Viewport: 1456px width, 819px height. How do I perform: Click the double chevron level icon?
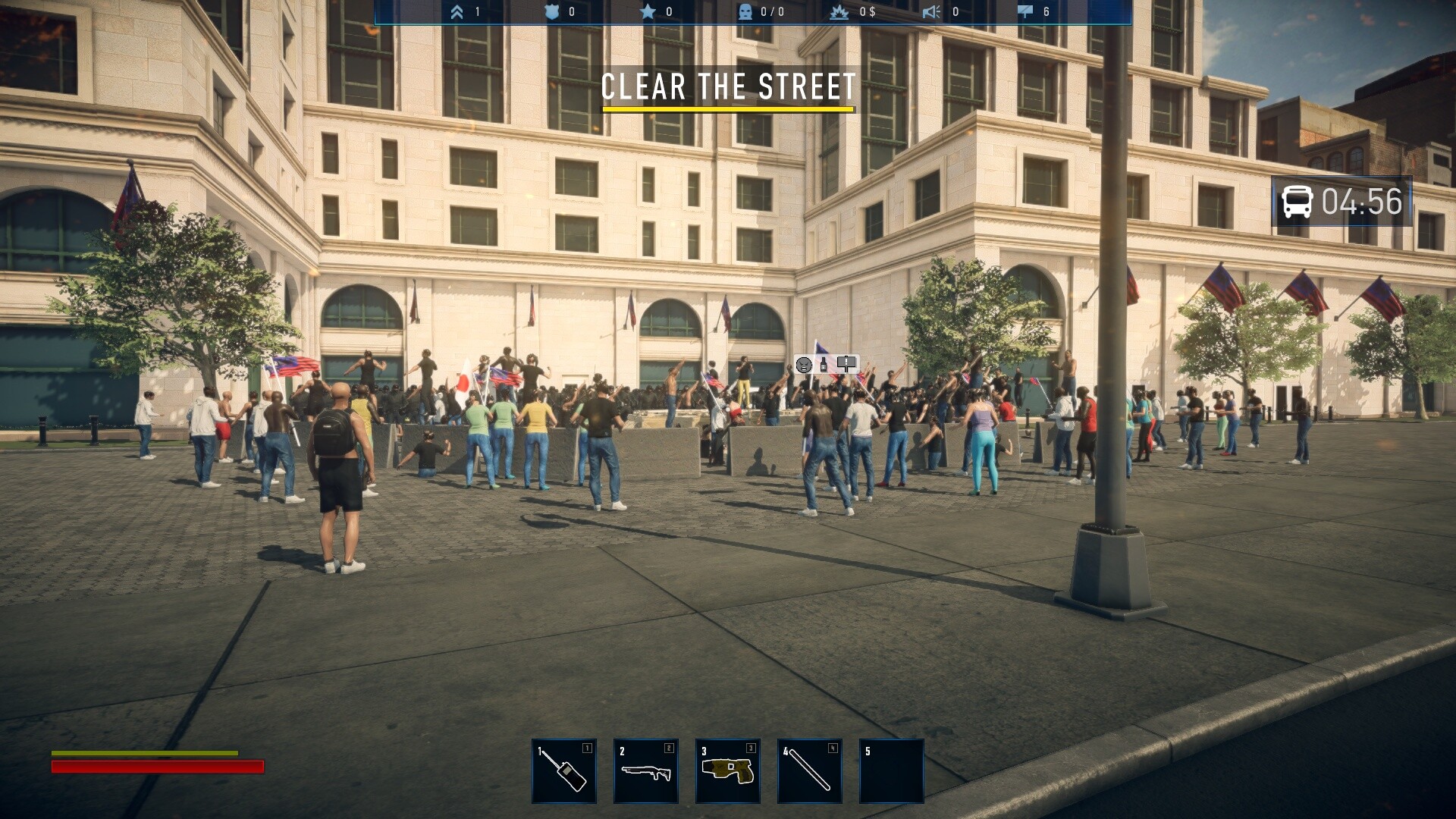point(458,11)
